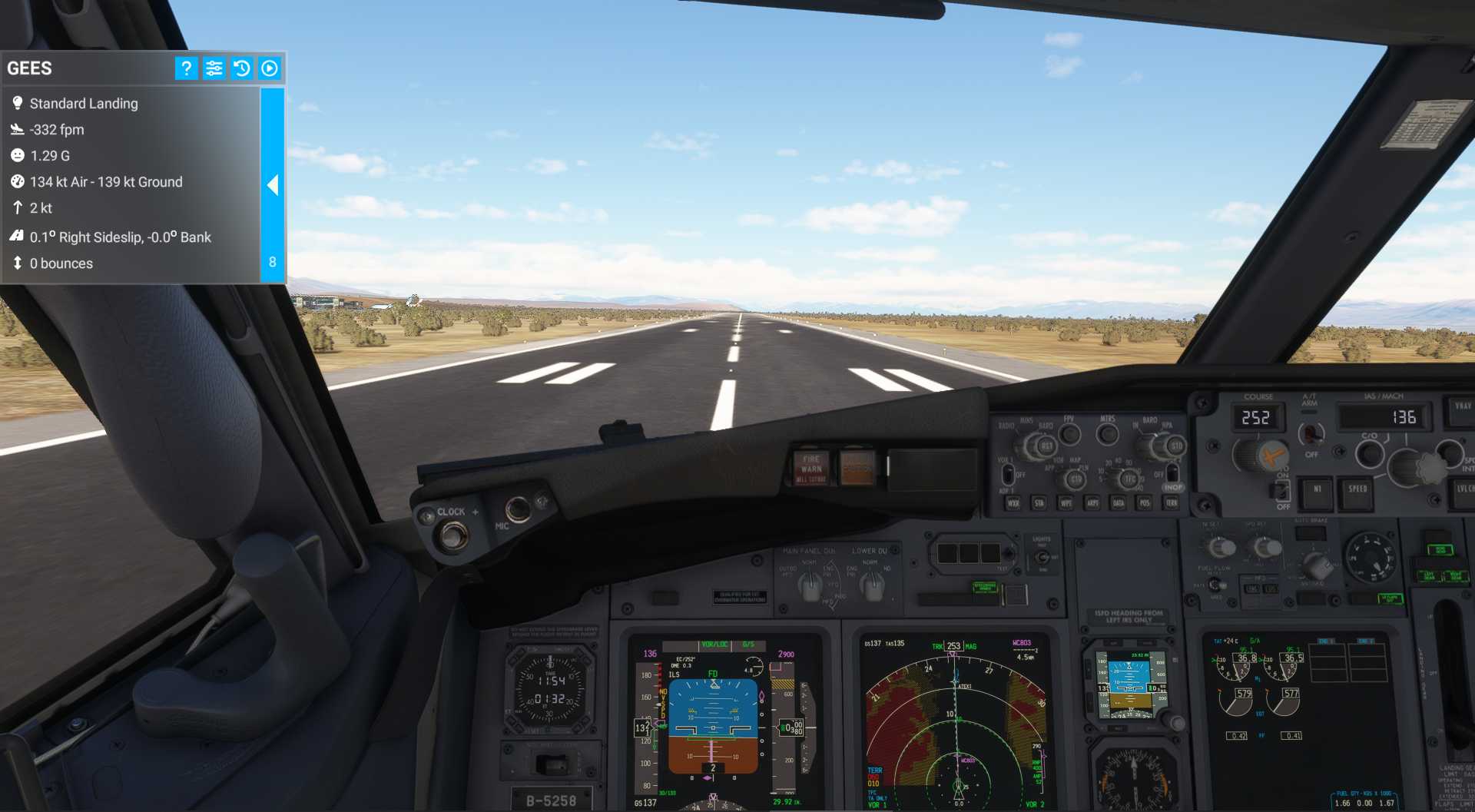This screenshot has width=1475, height=812.
Task: Select the Standard Landing entry
Action: click(x=84, y=103)
